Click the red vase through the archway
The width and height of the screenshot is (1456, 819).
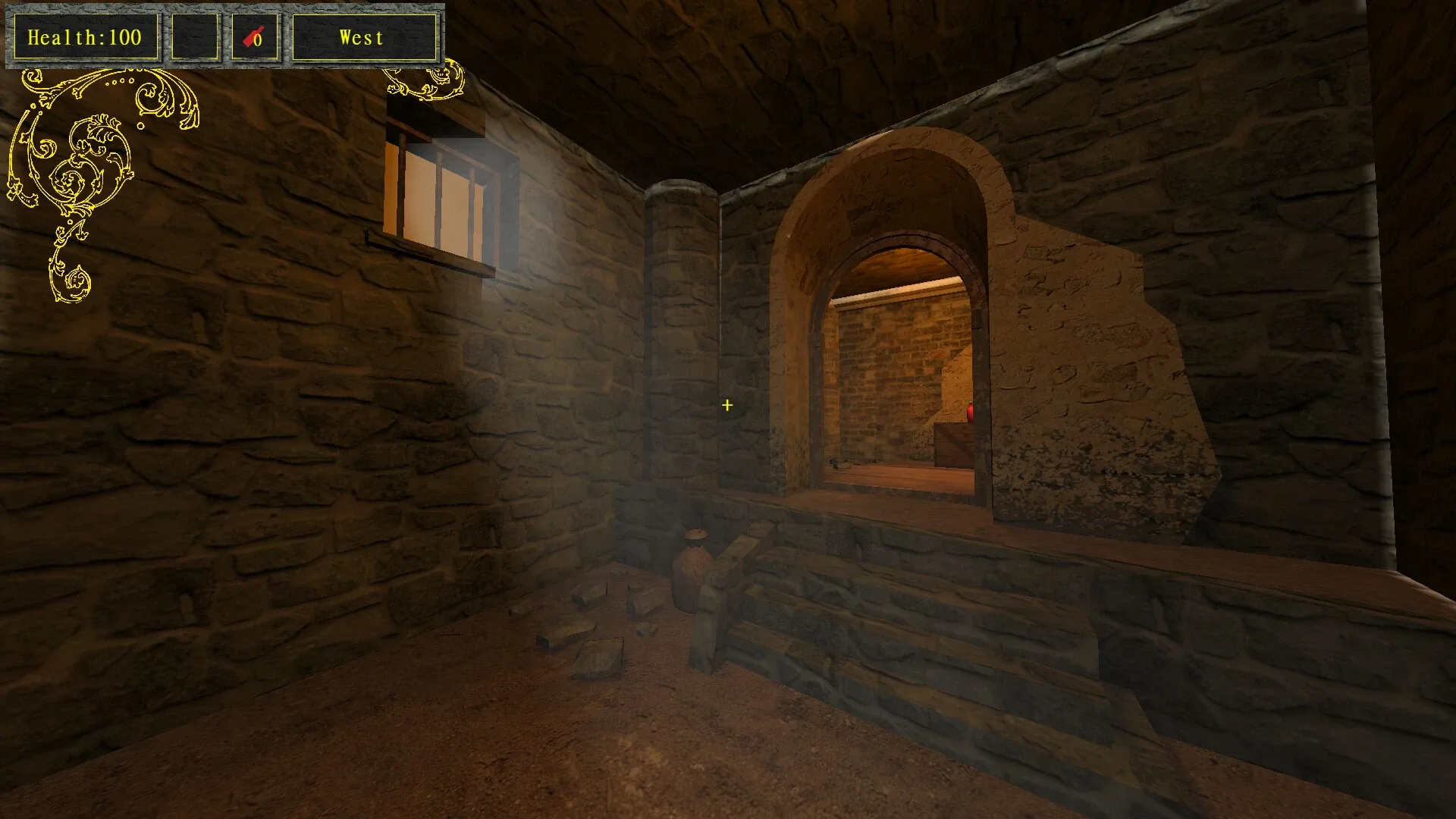(972, 410)
